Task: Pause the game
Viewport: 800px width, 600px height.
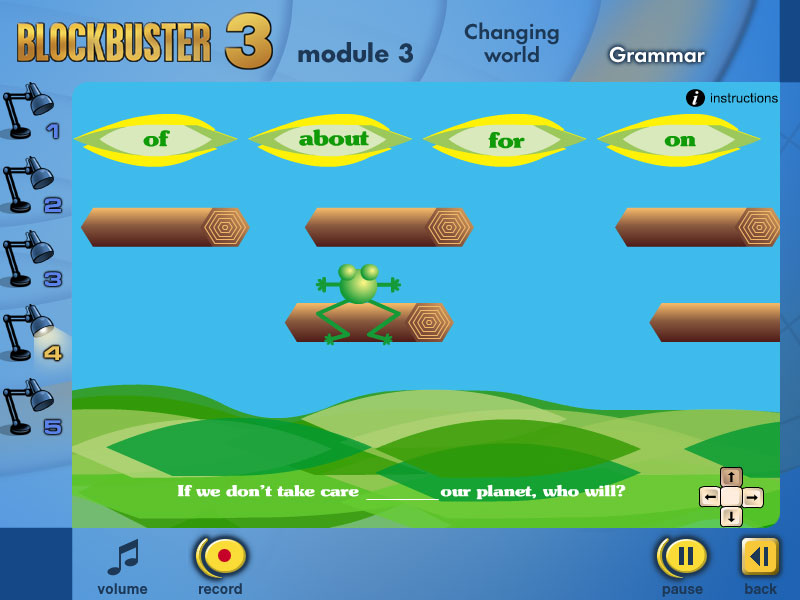Action: (682, 555)
